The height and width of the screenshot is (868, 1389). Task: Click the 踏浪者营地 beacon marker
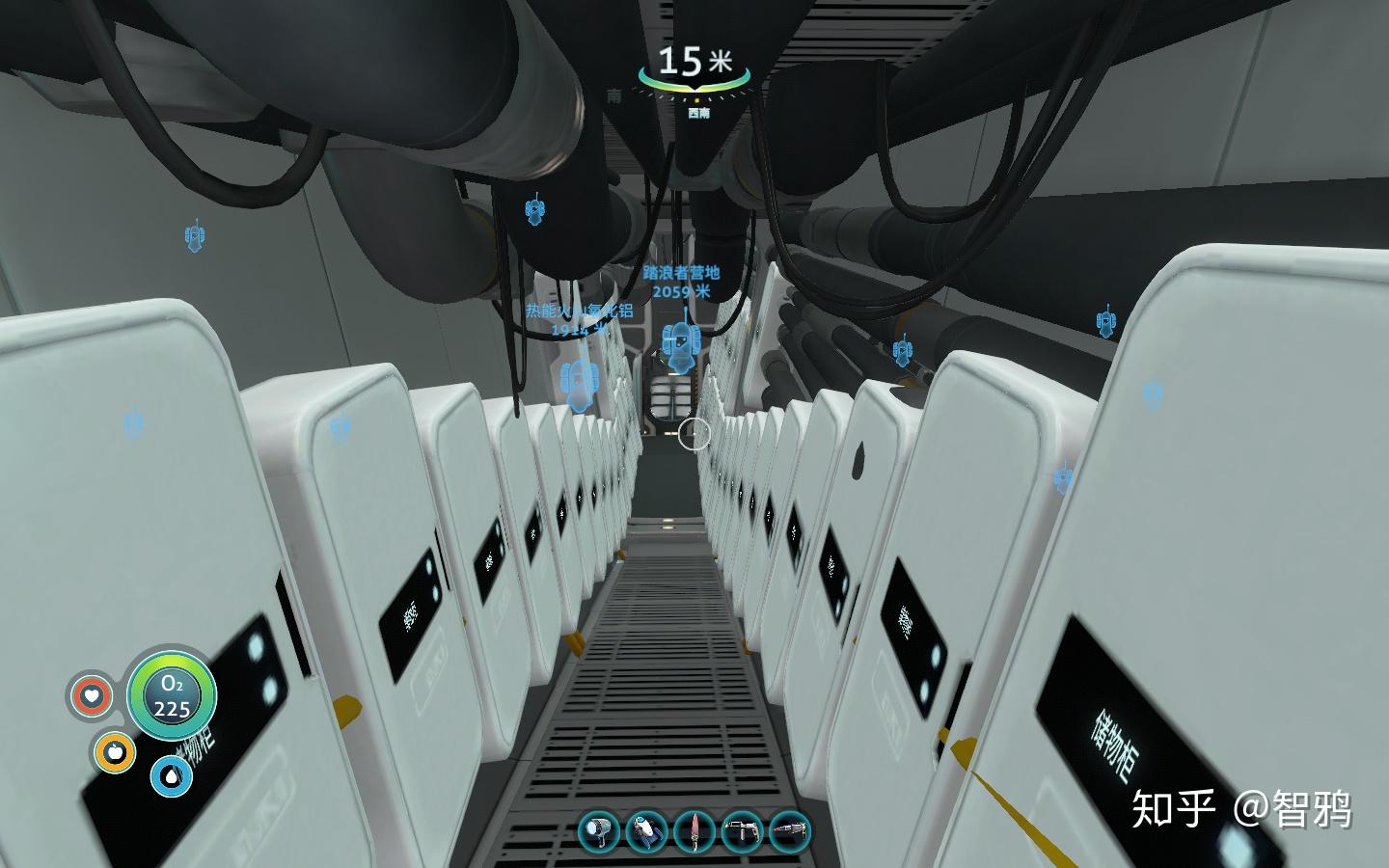point(681,343)
